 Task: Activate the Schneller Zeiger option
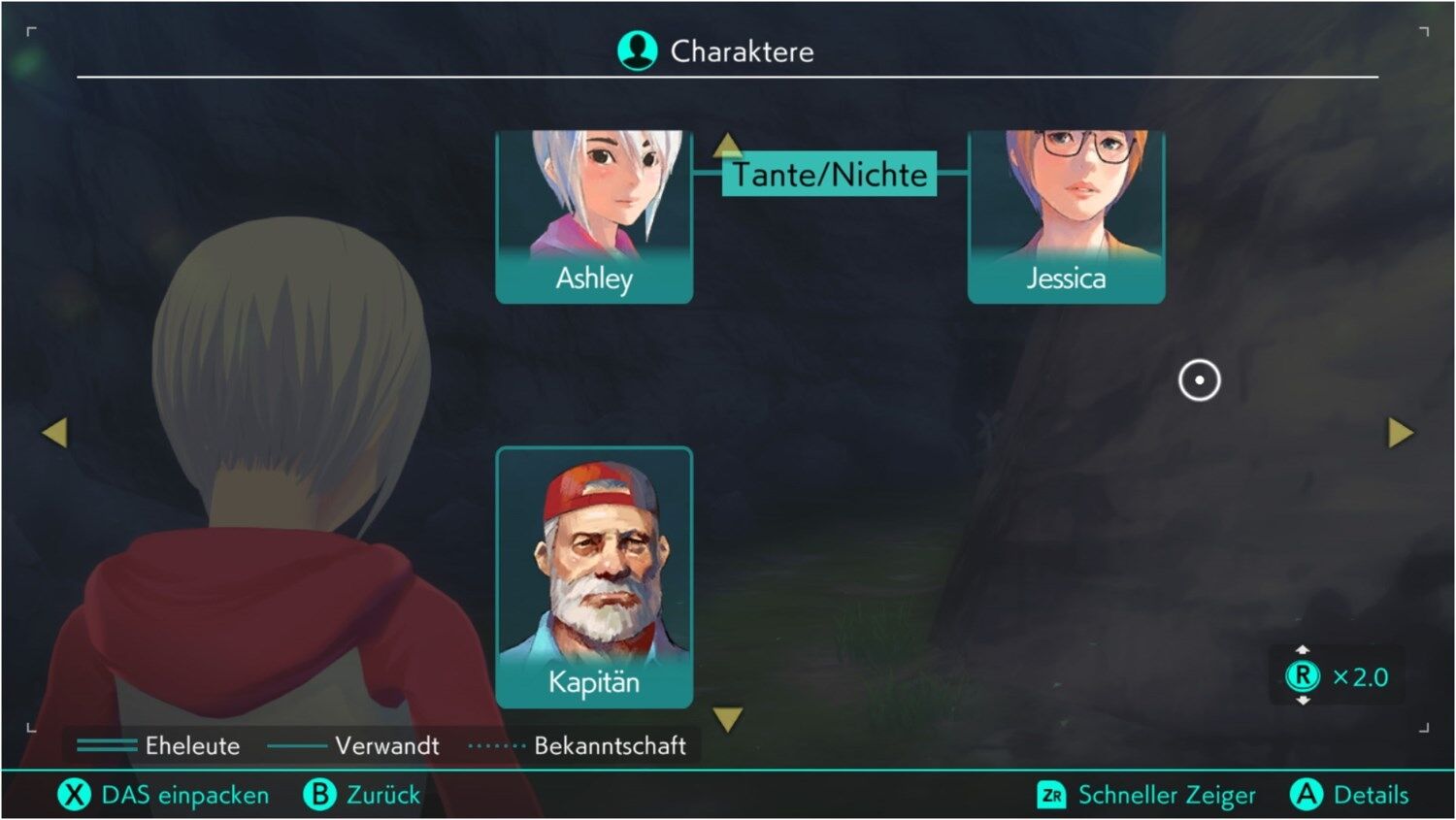1147,795
